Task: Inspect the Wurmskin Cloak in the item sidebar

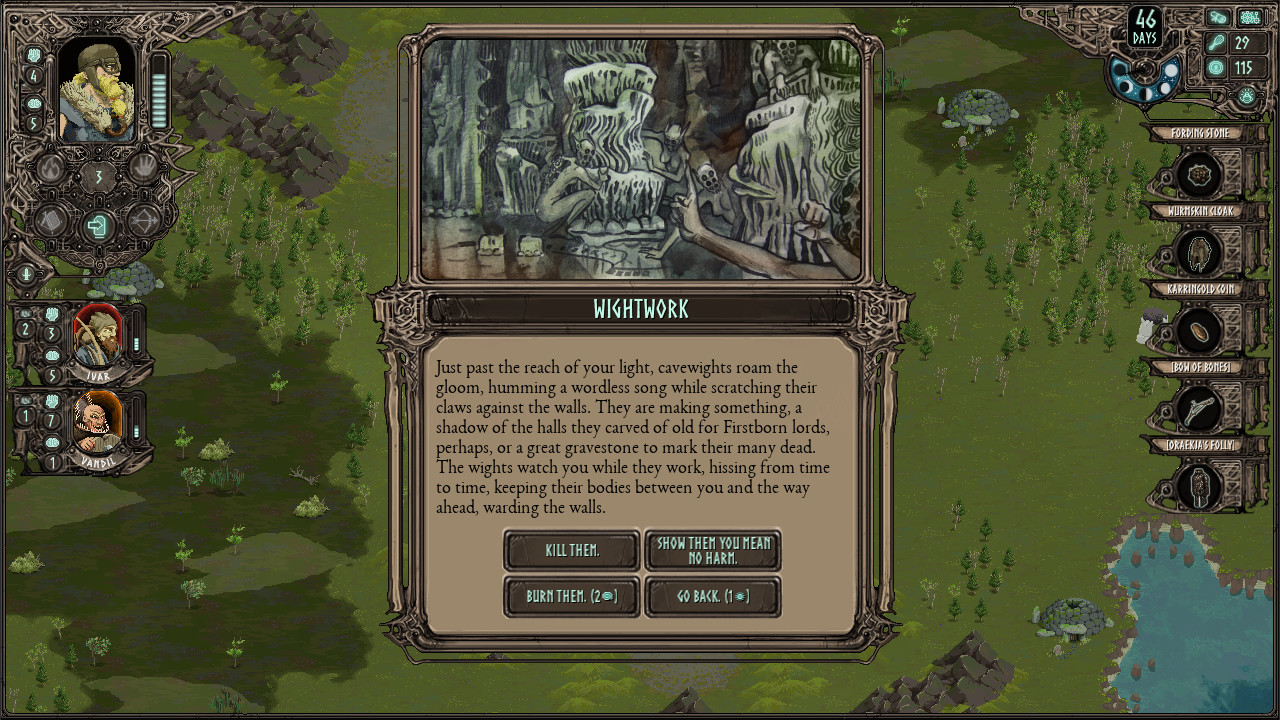Action: 1200,252
